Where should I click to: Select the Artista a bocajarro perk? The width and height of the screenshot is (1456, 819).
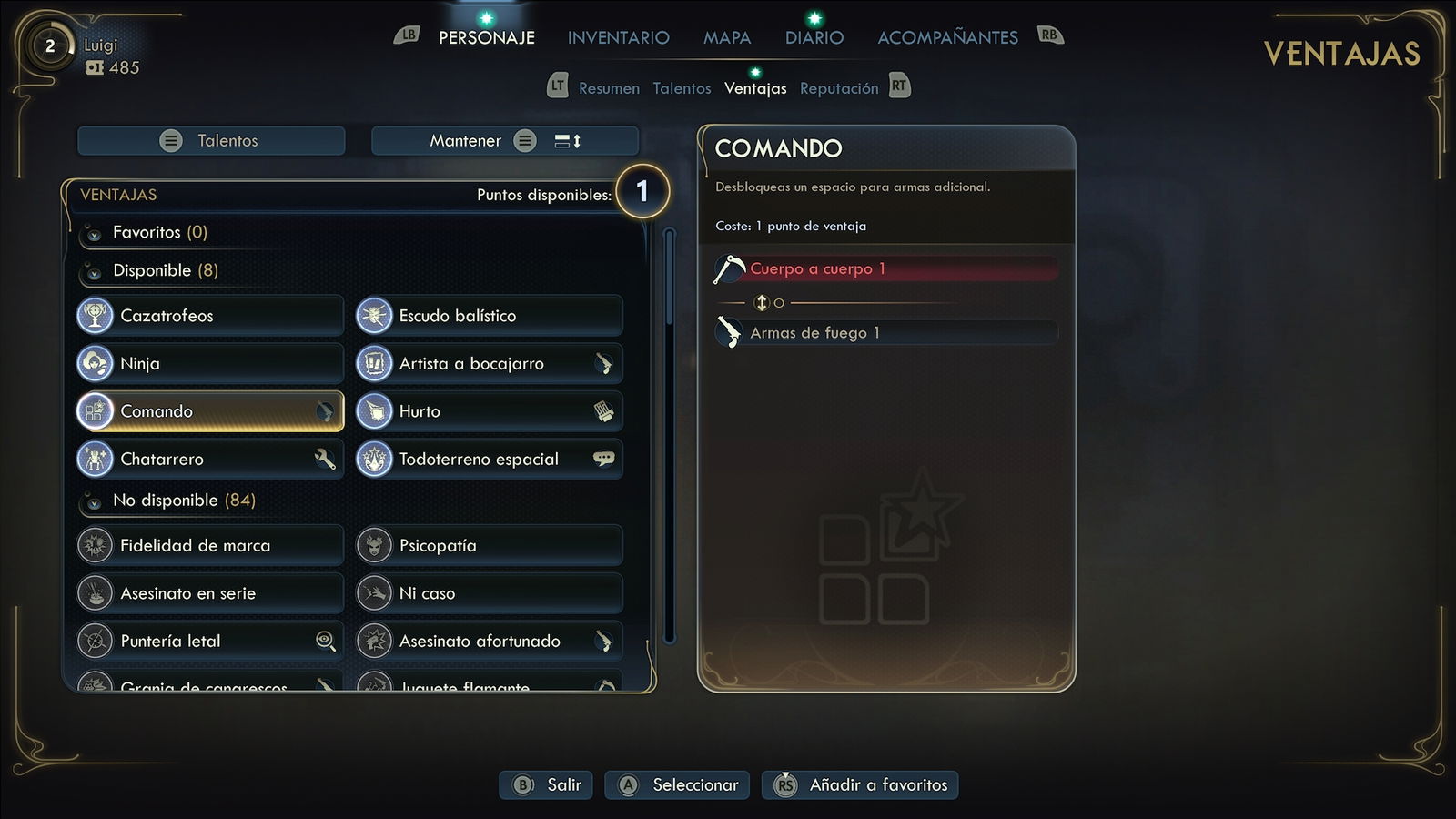[x=489, y=363]
